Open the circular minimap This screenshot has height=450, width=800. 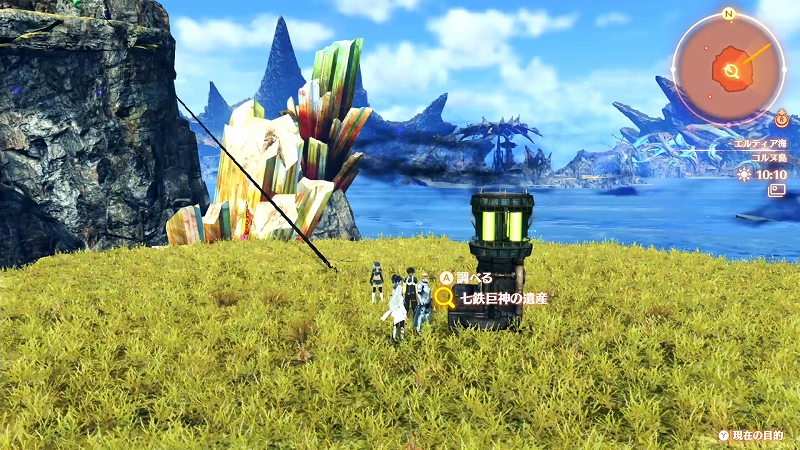(x=729, y=68)
